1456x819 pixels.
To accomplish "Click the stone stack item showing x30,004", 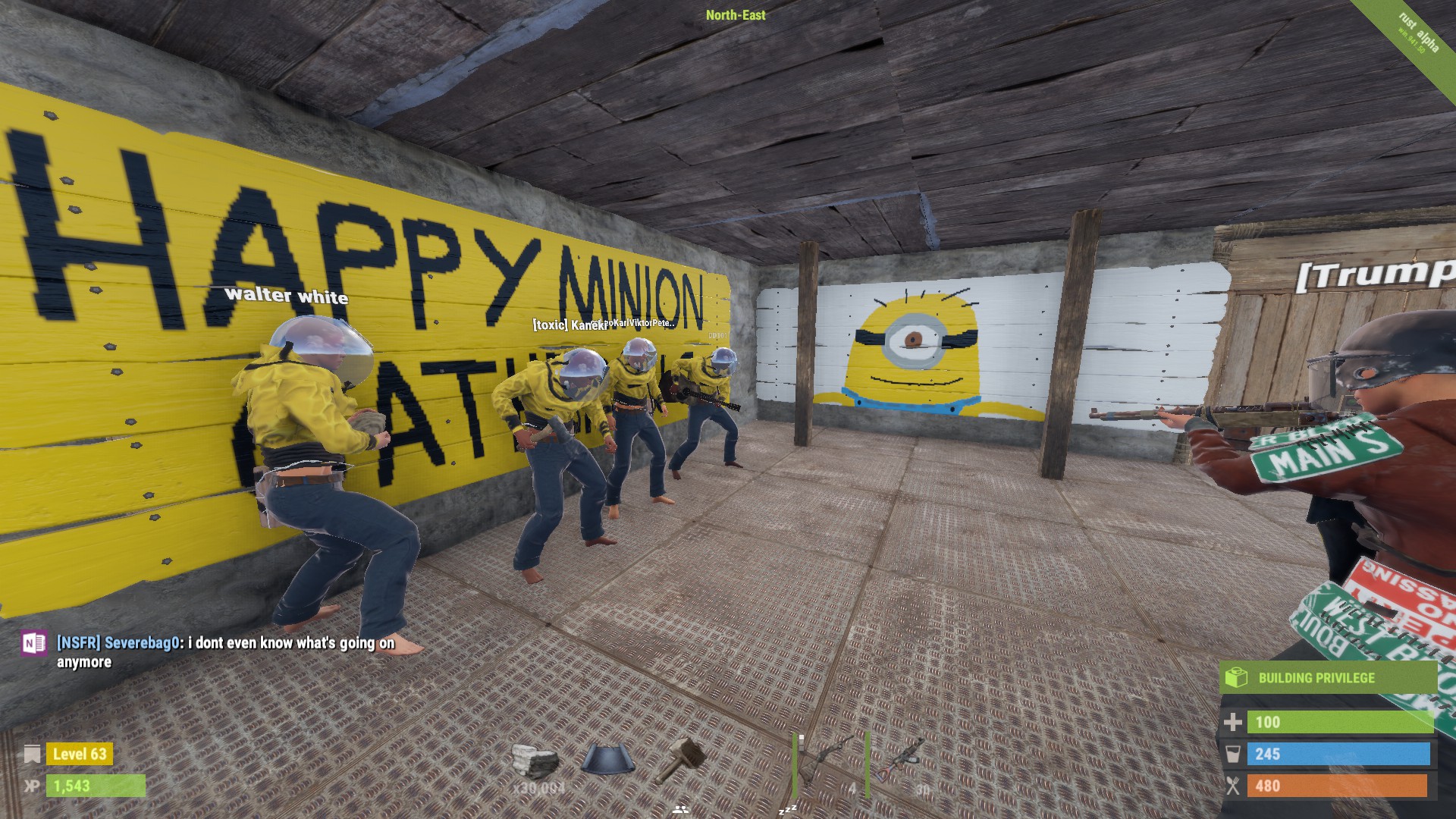I will click(x=535, y=757).
